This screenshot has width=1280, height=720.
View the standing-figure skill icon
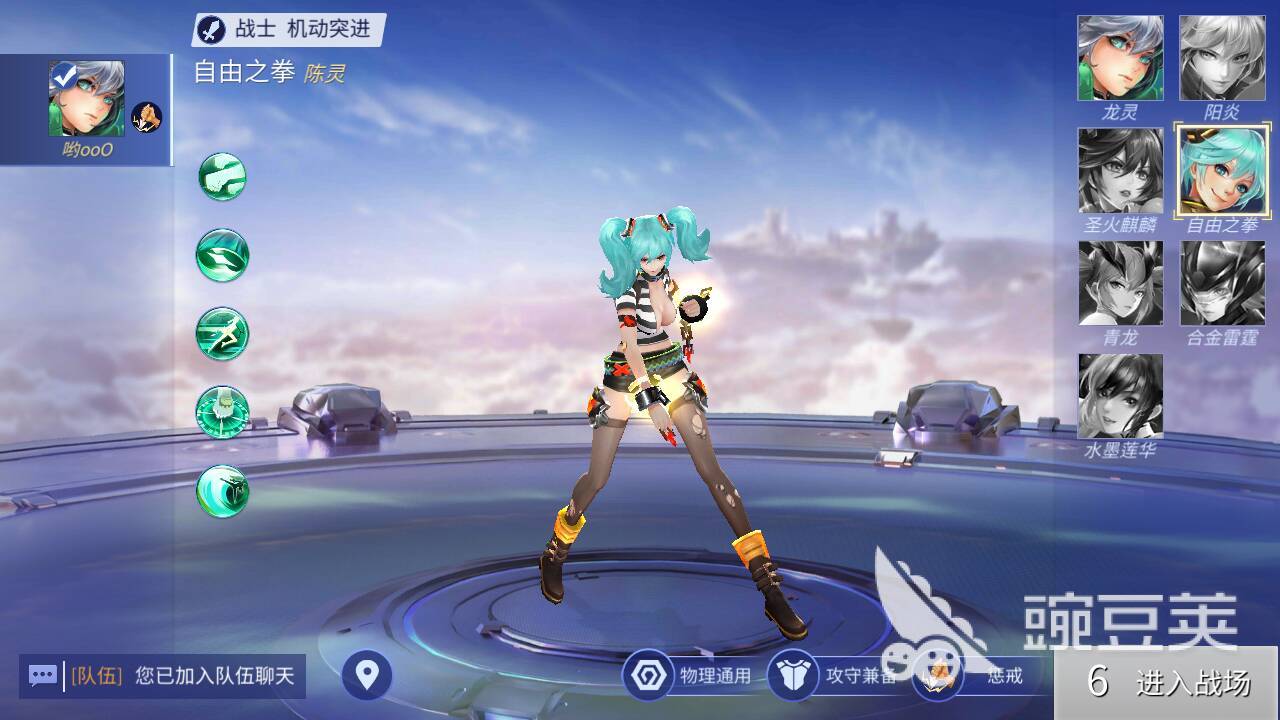pos(222,412)
